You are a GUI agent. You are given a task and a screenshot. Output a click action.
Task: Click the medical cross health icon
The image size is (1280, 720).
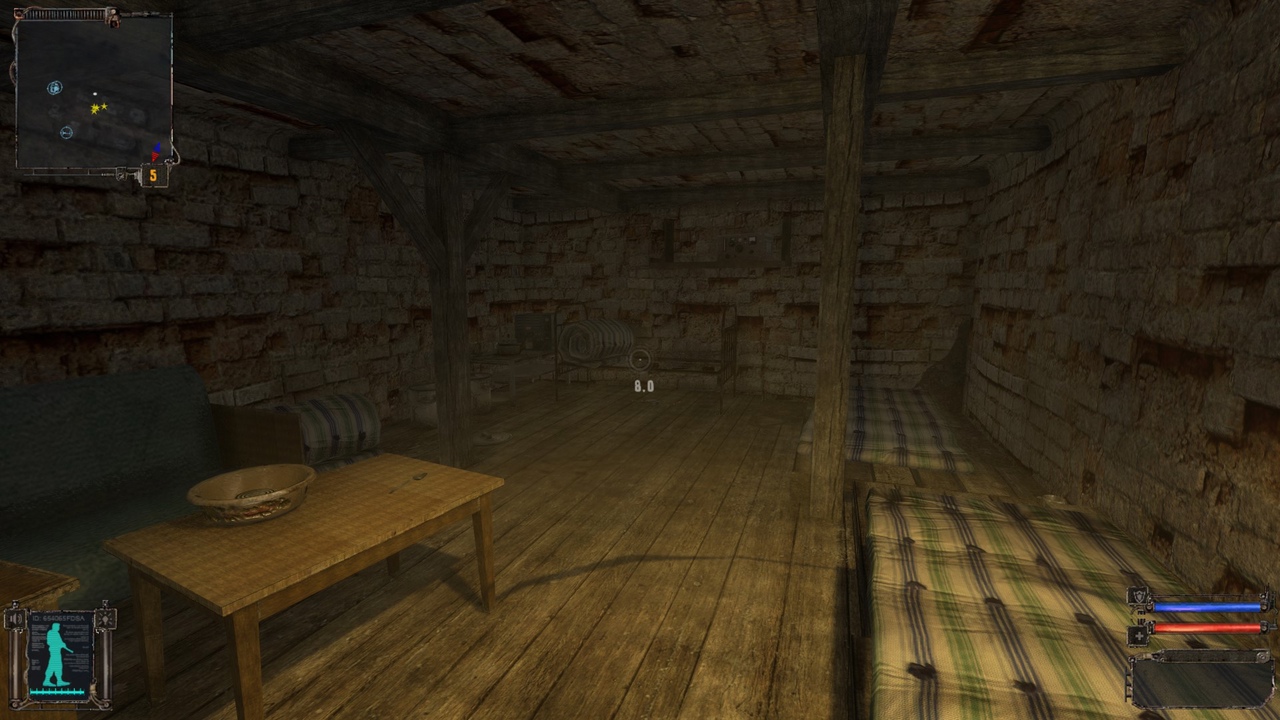click(x=1138, y=634)
